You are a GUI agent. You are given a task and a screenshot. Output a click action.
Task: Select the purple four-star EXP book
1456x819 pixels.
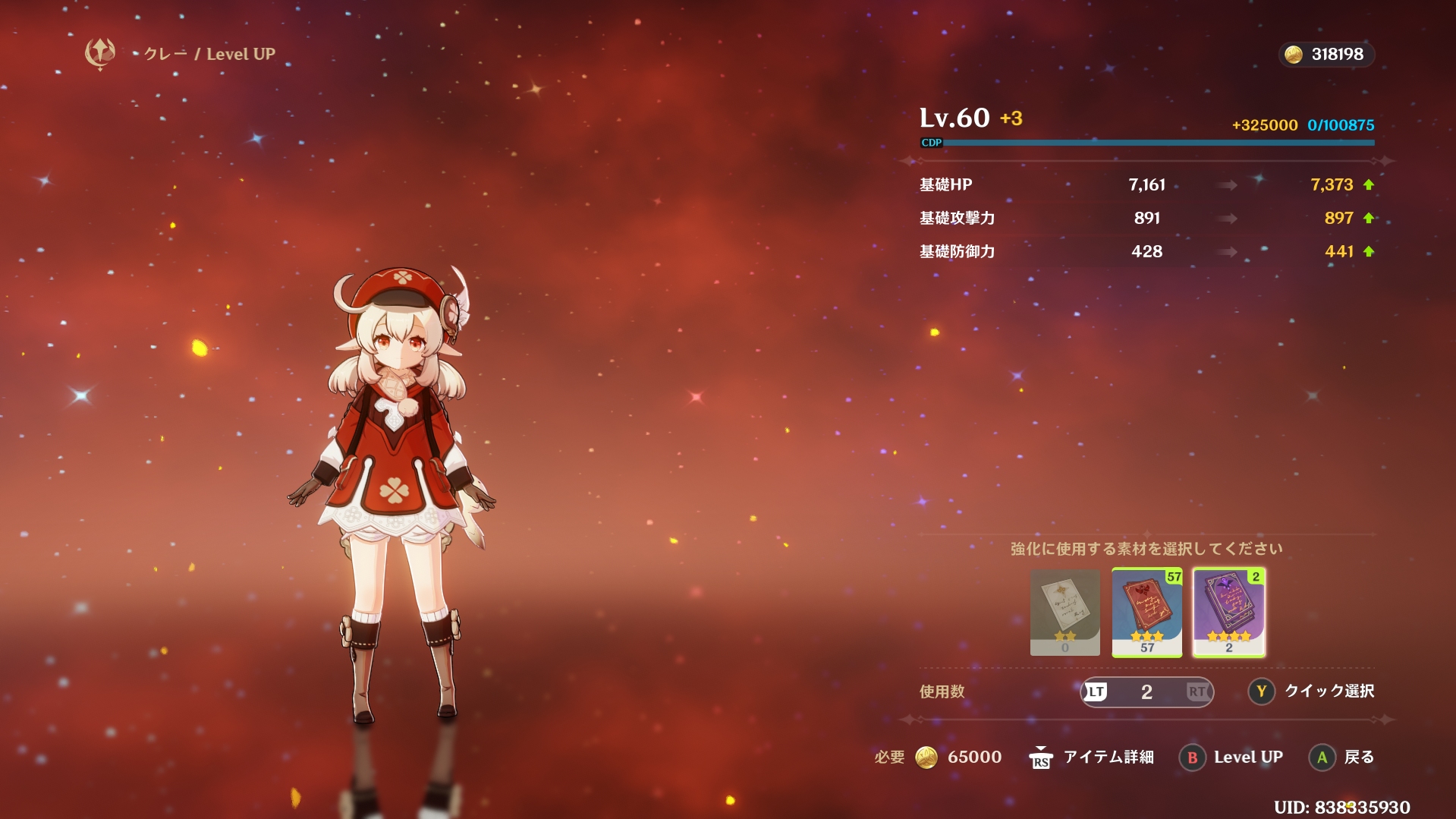tap(1228, 611)
